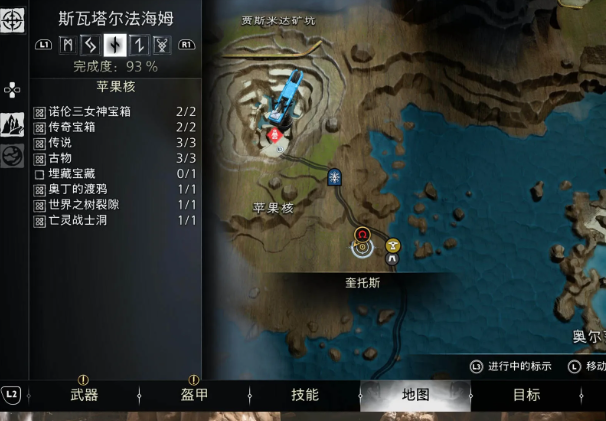Select the mountain region icon in sidebar
This screenshot has height=421, width=606.
(x=13, y=124)
